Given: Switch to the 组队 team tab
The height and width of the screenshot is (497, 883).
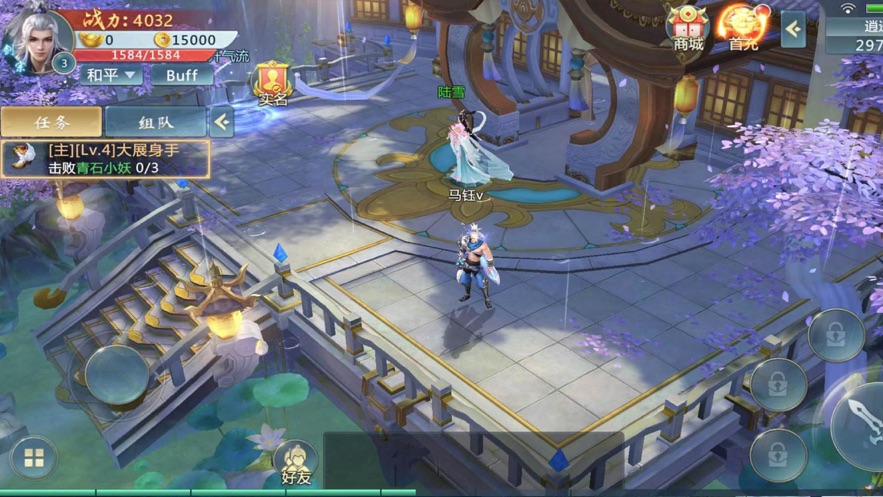Looking at the screenshot, I should click(x=155, y=122).
